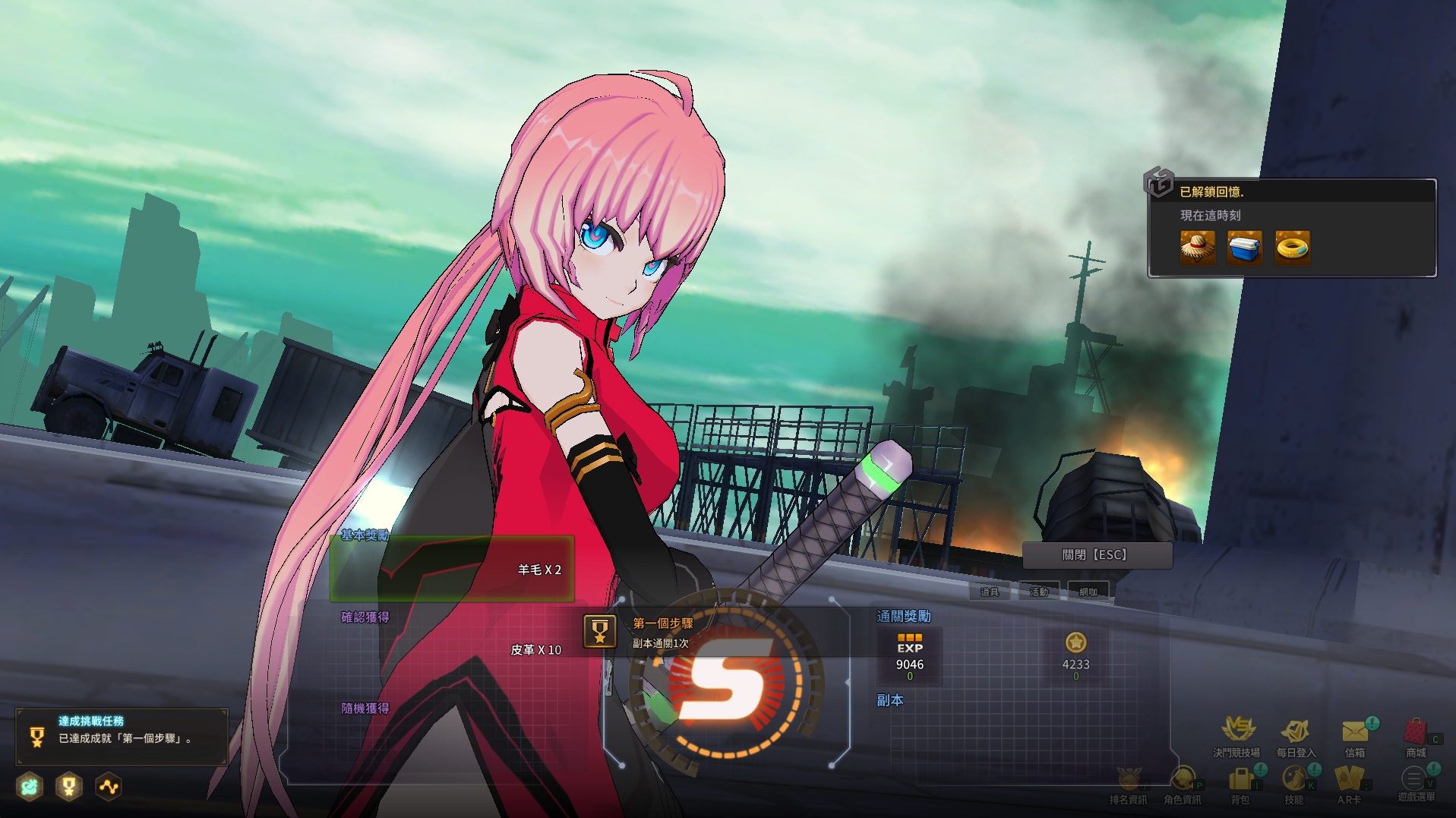Open the 技能 skills menu
The width and height of the screenshot is (1456, 818).
[1294, 782]
